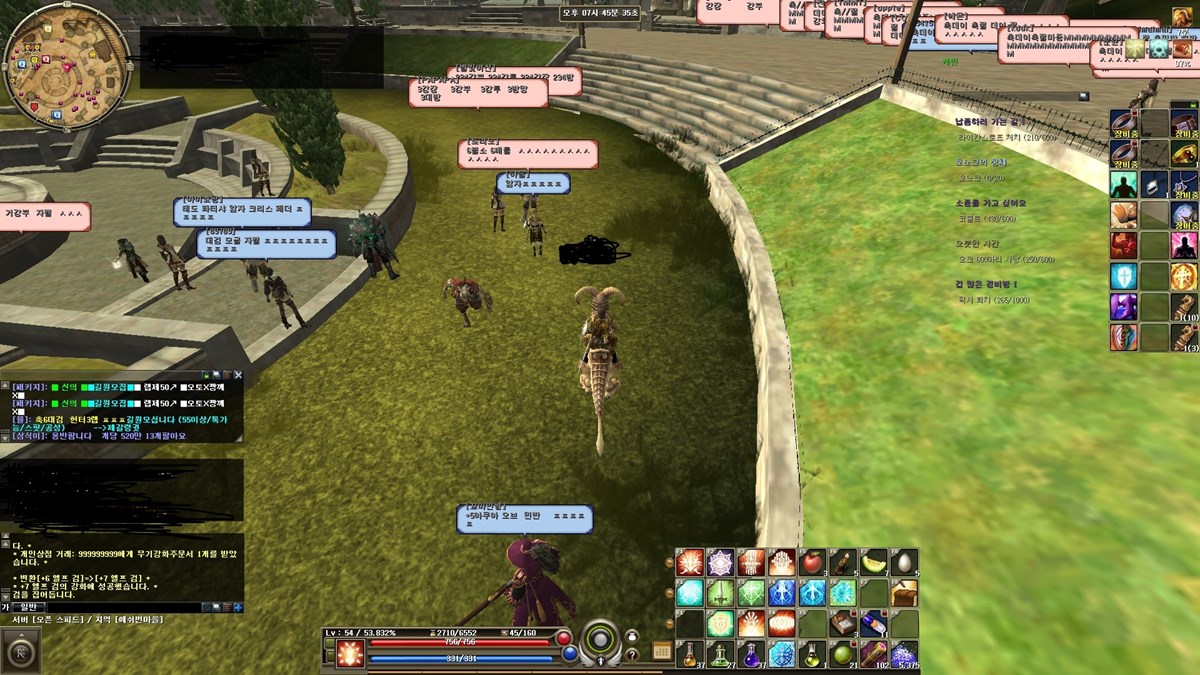Activate the purple eye star skill

720,562
